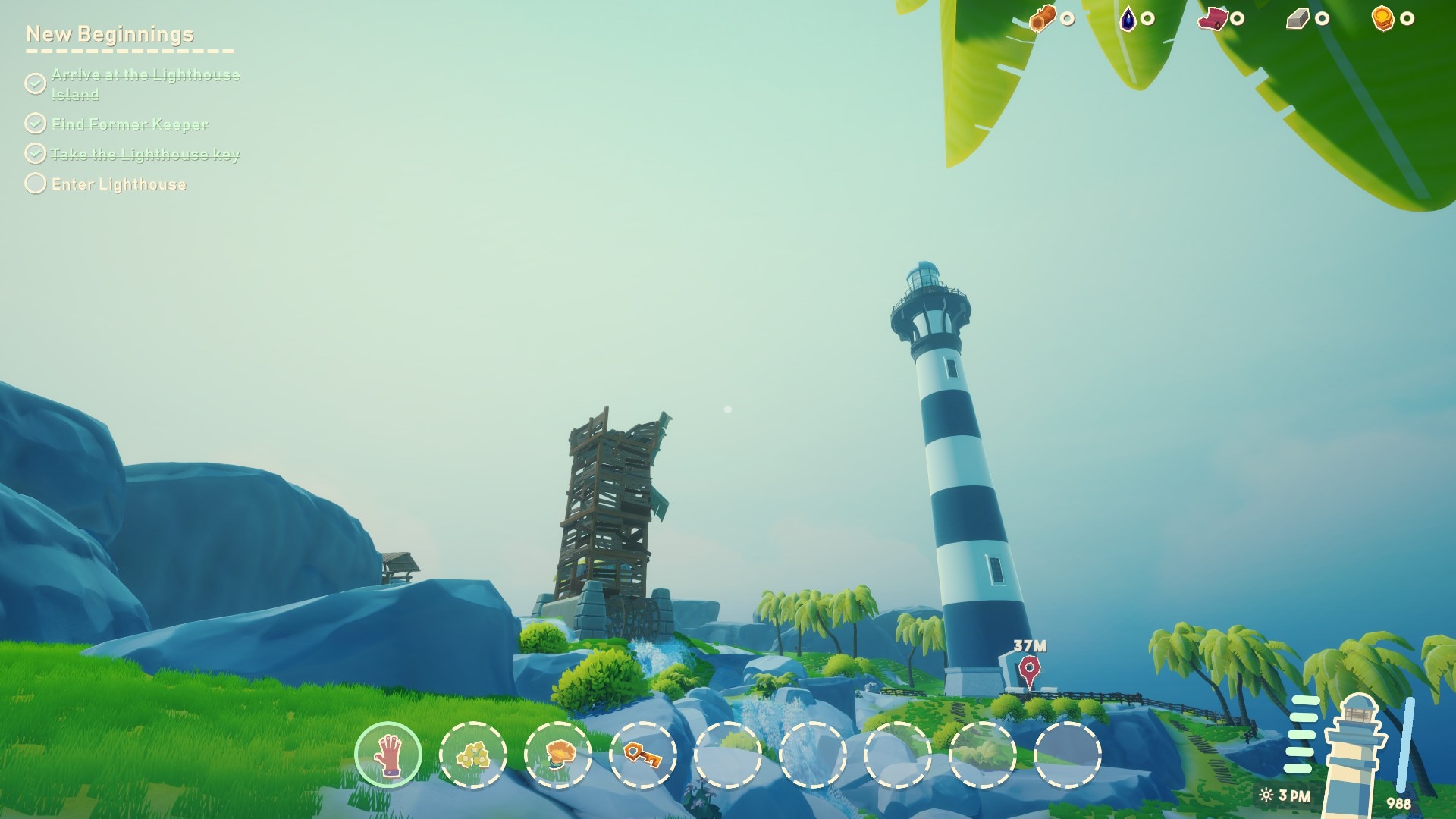Image resolution: width=1456 pixels, height=819 pixels.
Task: Select the glove hand hotbar slot
Action: click(388, 755)
